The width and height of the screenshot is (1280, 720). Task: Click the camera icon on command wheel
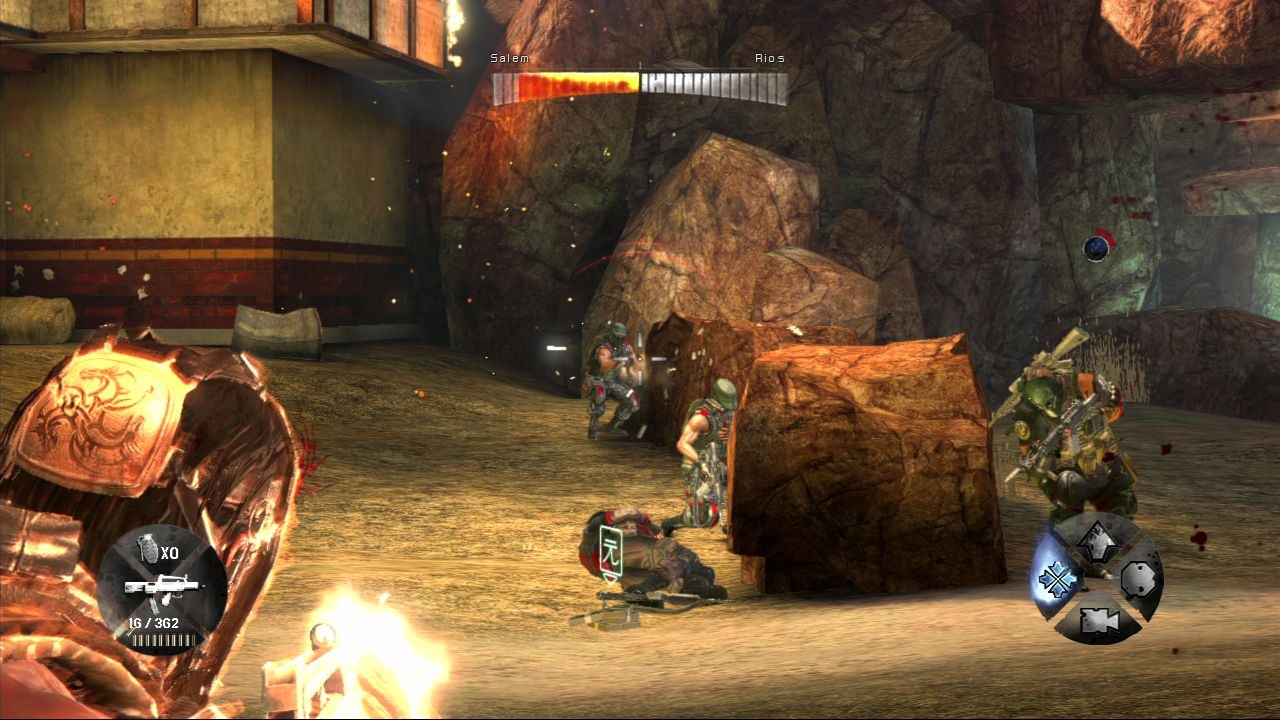(1097, 621)
